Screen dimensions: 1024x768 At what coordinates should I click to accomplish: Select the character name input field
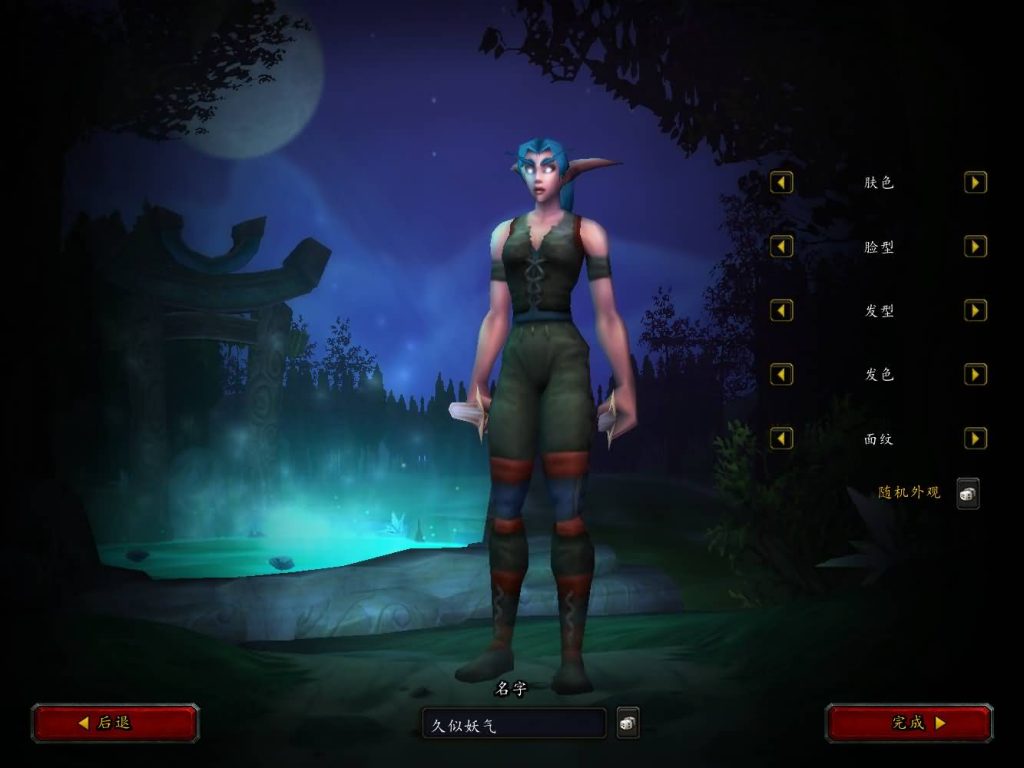point(513,724)
